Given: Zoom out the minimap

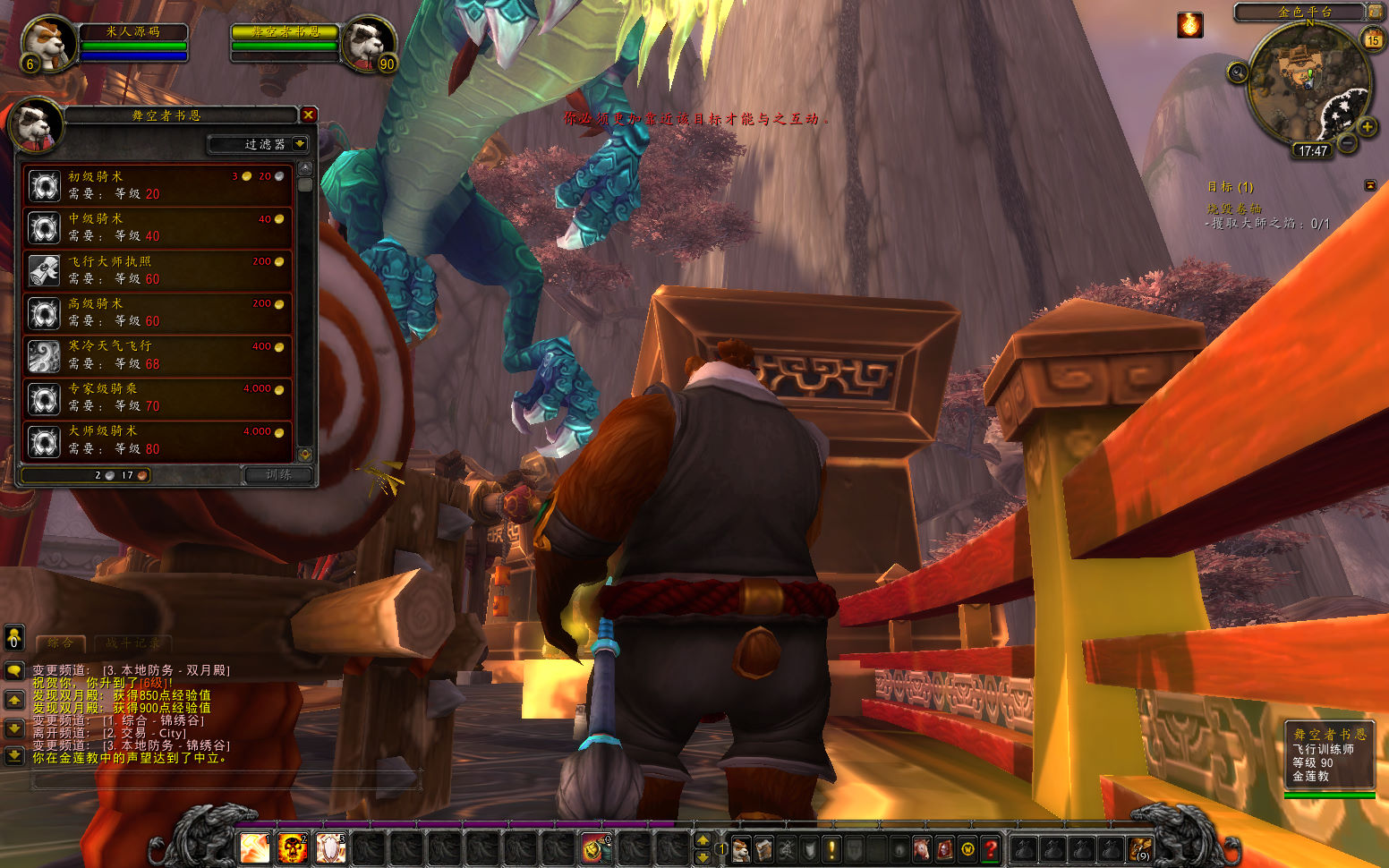Looking at the screenshot, I should coord(1347,142).
